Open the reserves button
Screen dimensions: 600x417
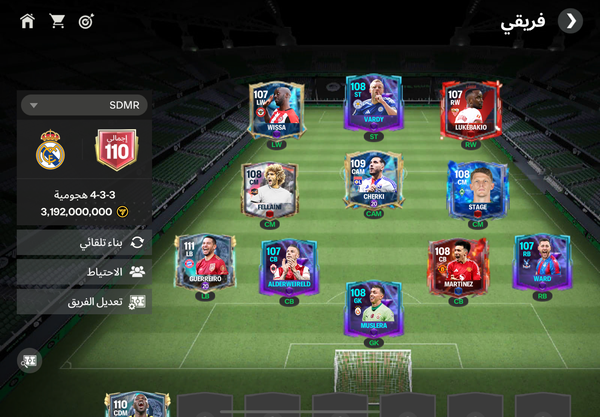pos(84,271)
